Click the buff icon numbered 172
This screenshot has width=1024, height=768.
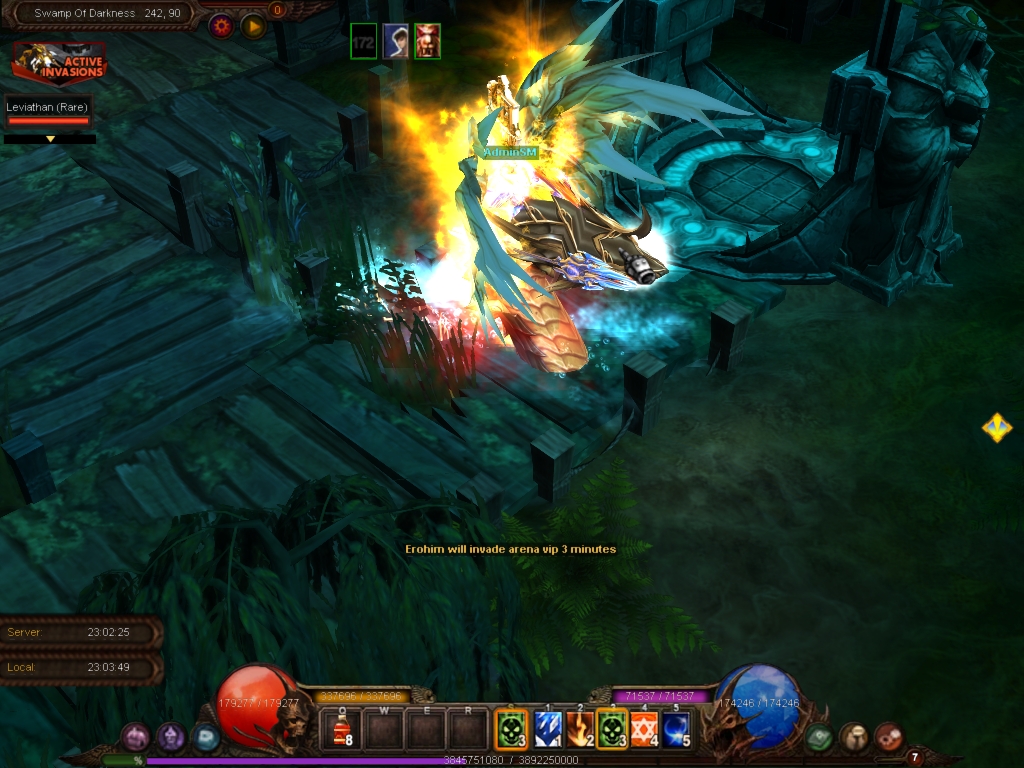coord(364,41)
